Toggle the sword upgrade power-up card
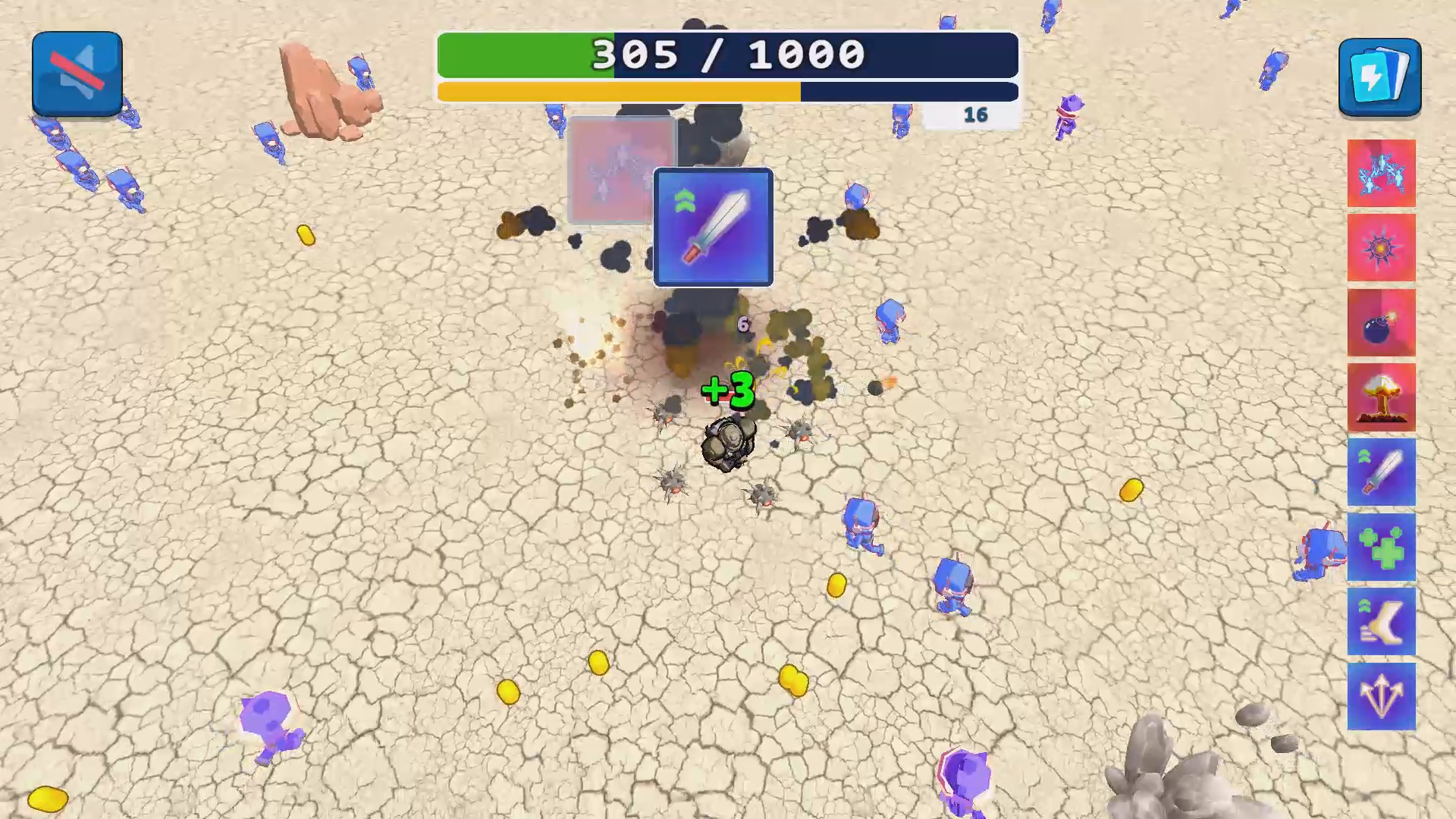This screenshot has height=819, width=1456. point(713,227)
